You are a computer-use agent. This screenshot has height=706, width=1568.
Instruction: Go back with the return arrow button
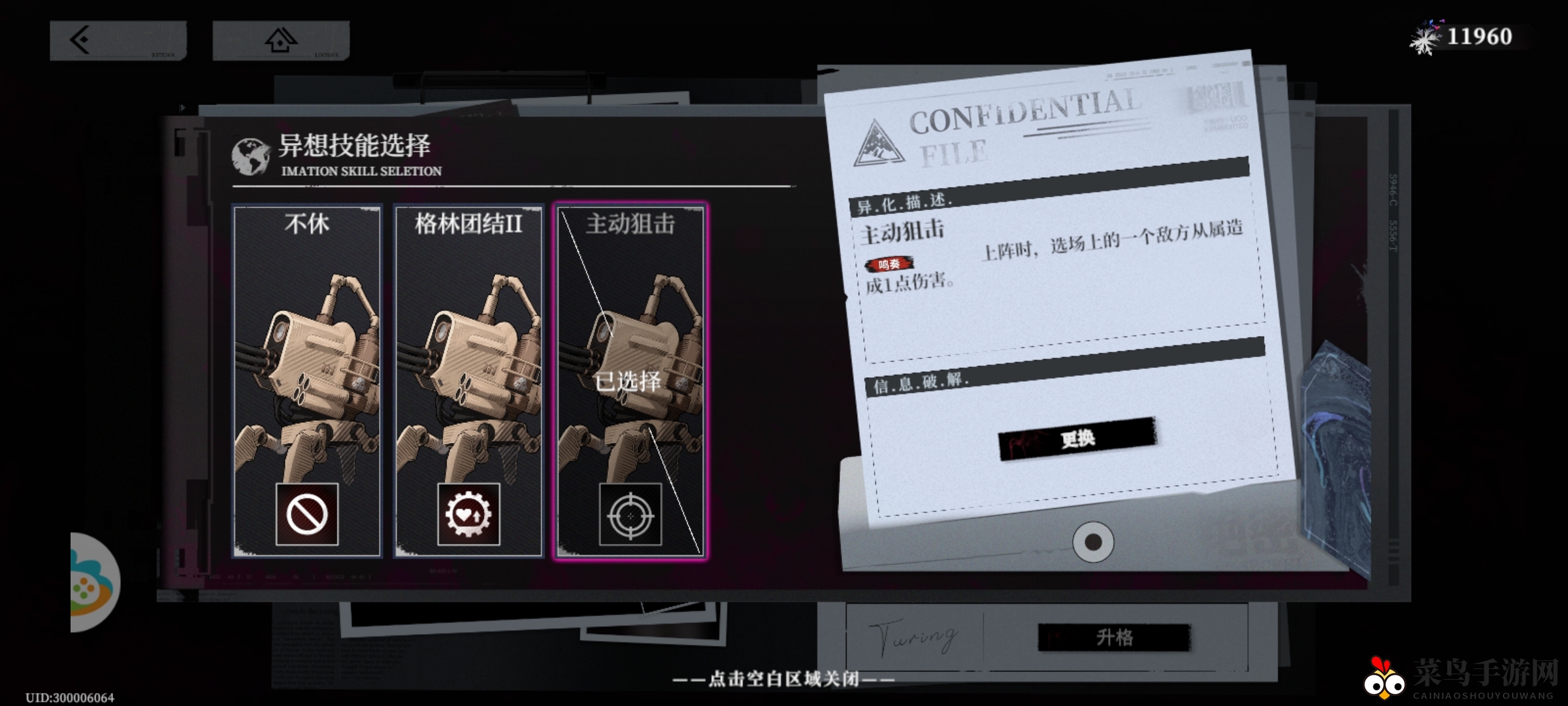tap(118, 41)
